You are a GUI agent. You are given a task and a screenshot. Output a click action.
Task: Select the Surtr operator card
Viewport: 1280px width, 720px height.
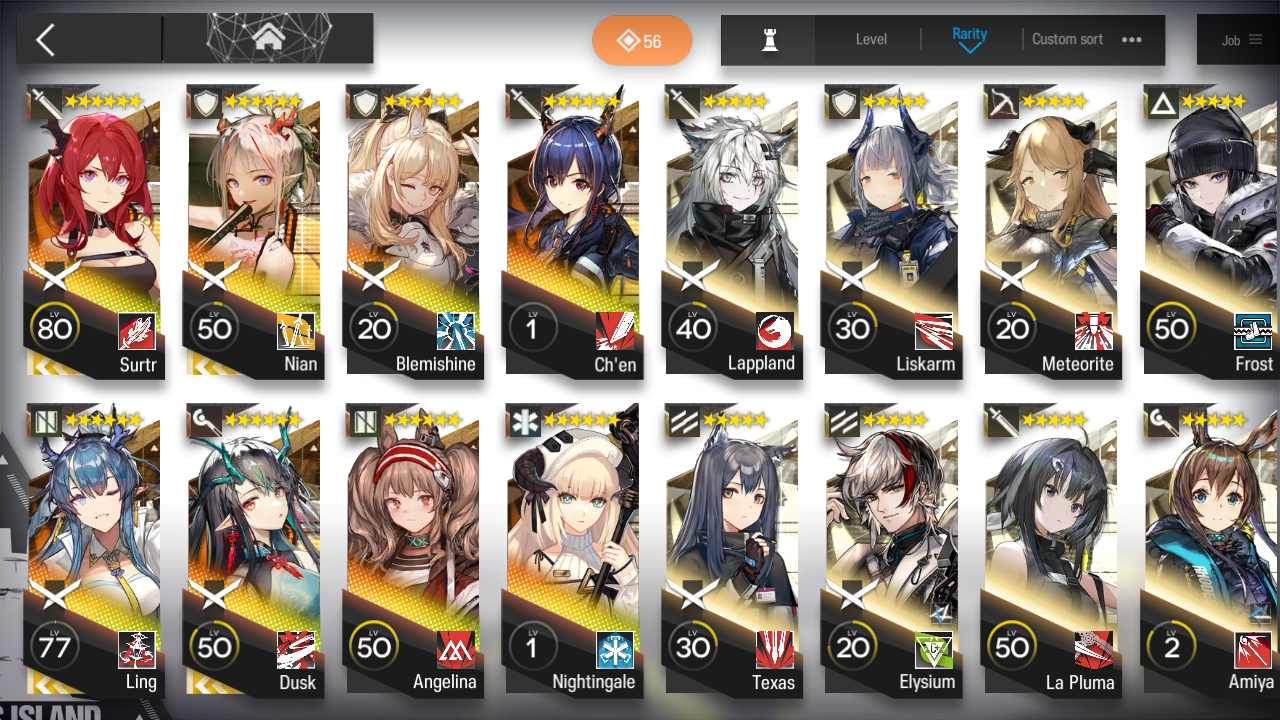pos(94,230)
